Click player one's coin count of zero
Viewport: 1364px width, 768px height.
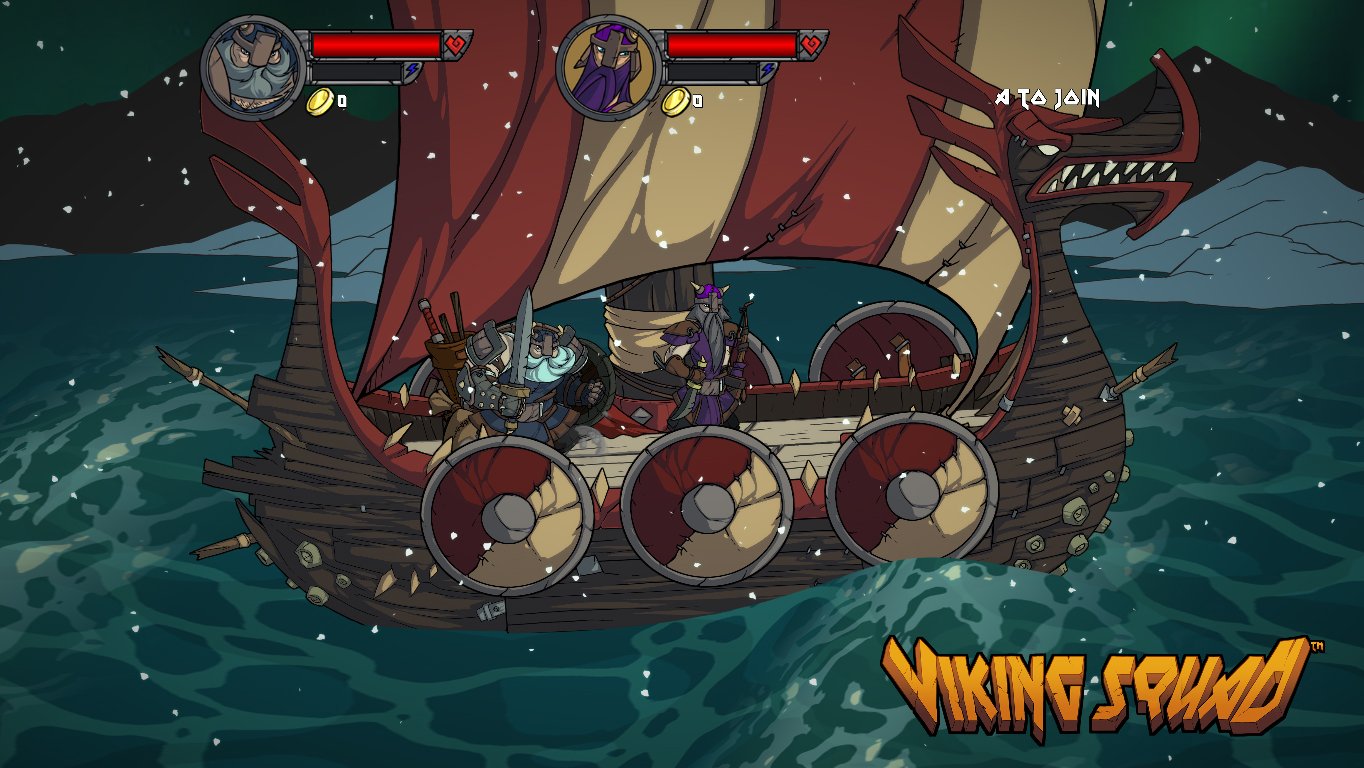click(340, 99)
